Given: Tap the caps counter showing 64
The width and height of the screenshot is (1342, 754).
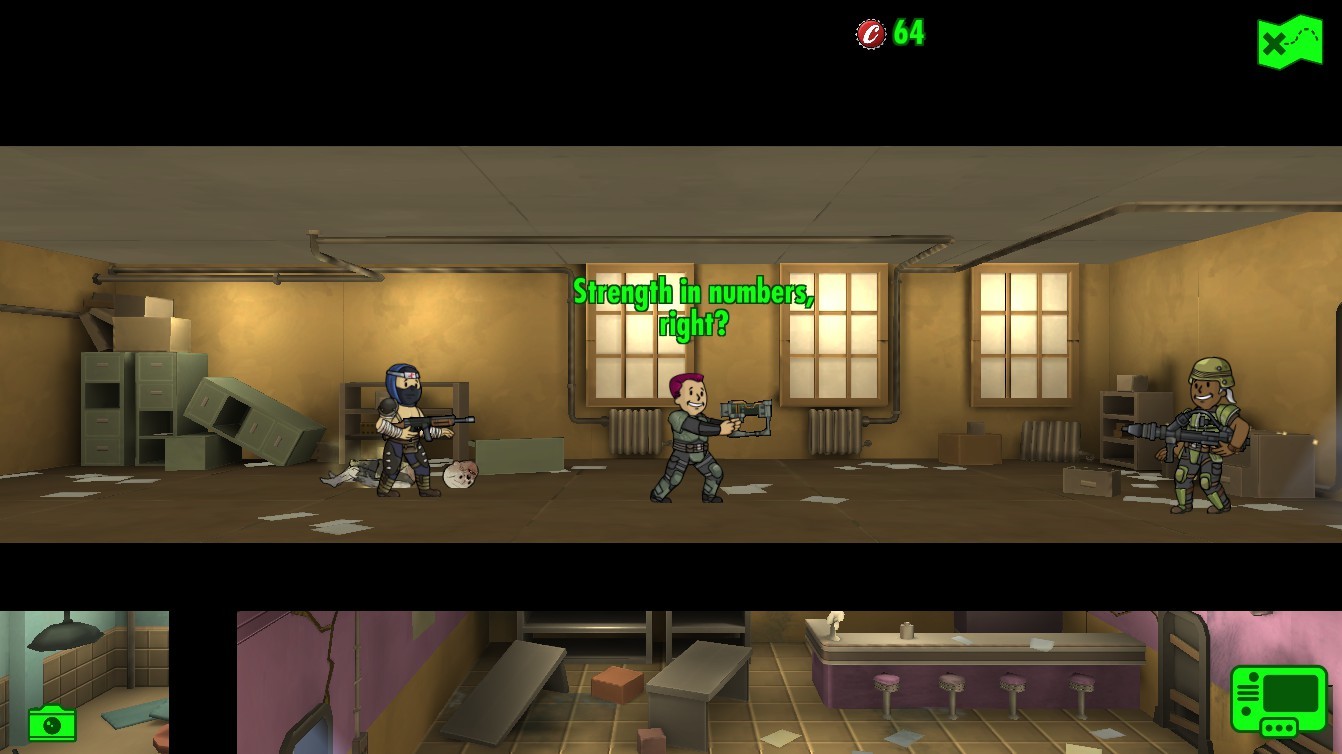Looking at the screenshot, I should (x=903, y=33).
